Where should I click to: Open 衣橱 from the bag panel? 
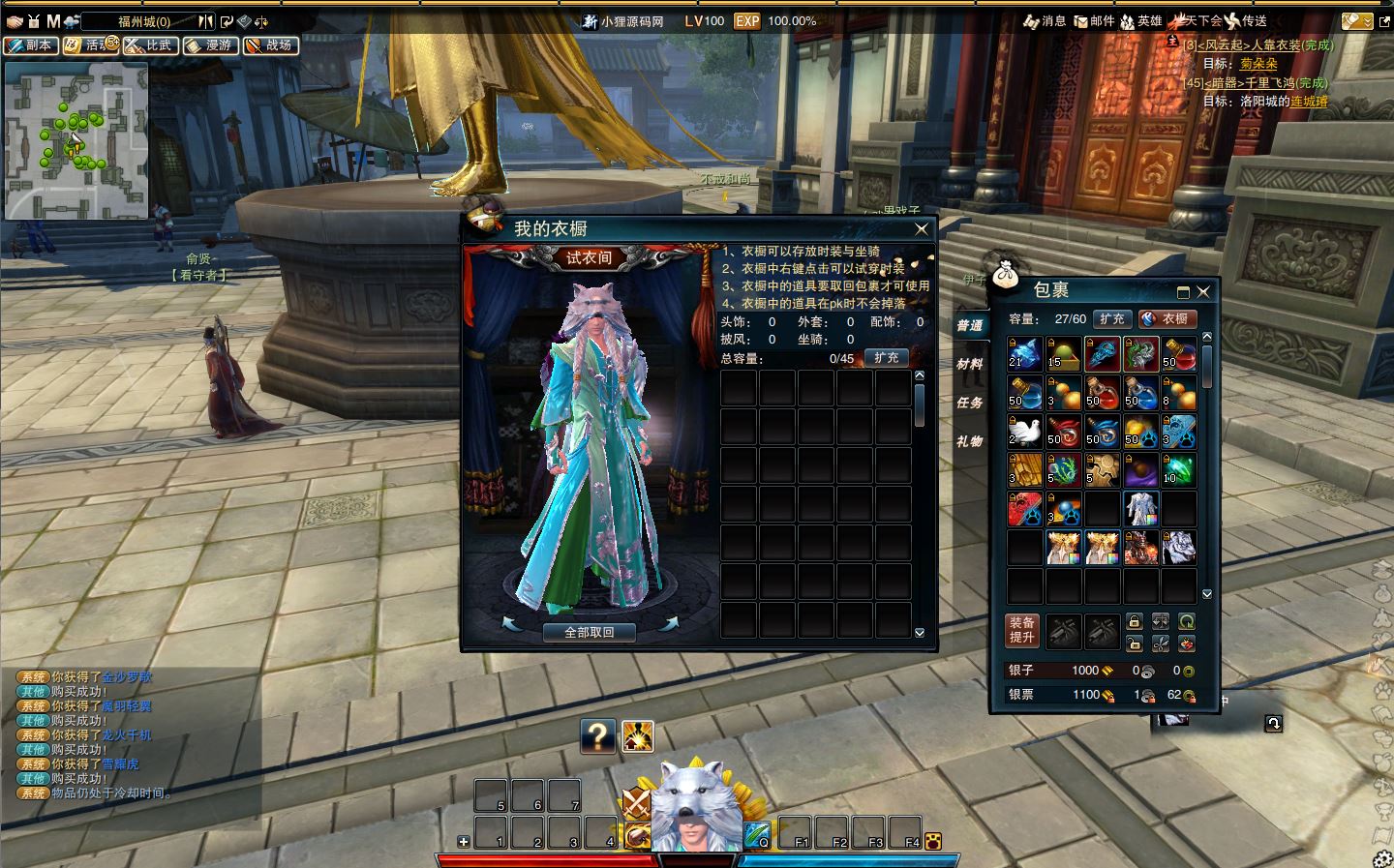click(1167, 318)
